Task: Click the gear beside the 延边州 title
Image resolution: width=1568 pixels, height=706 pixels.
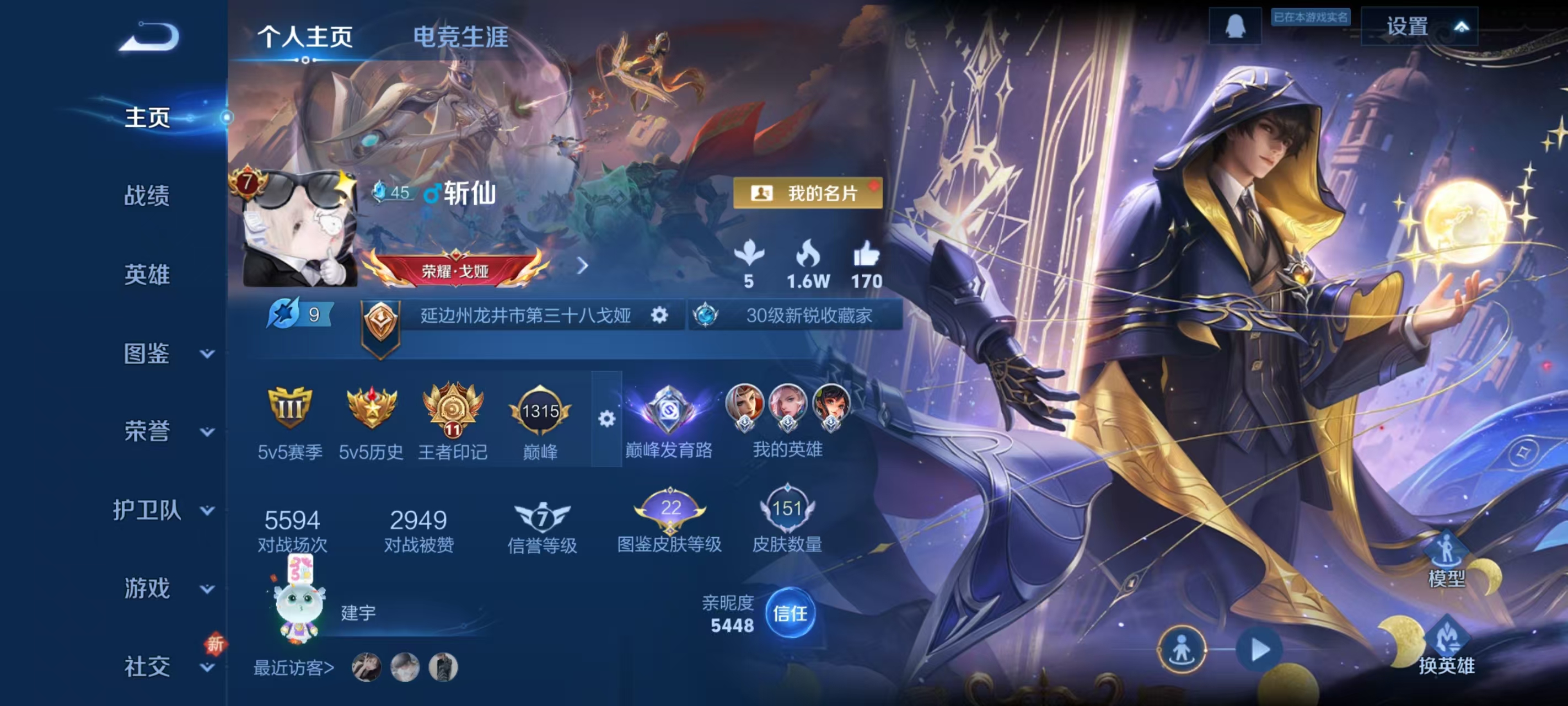Action: tap(661, 315)
